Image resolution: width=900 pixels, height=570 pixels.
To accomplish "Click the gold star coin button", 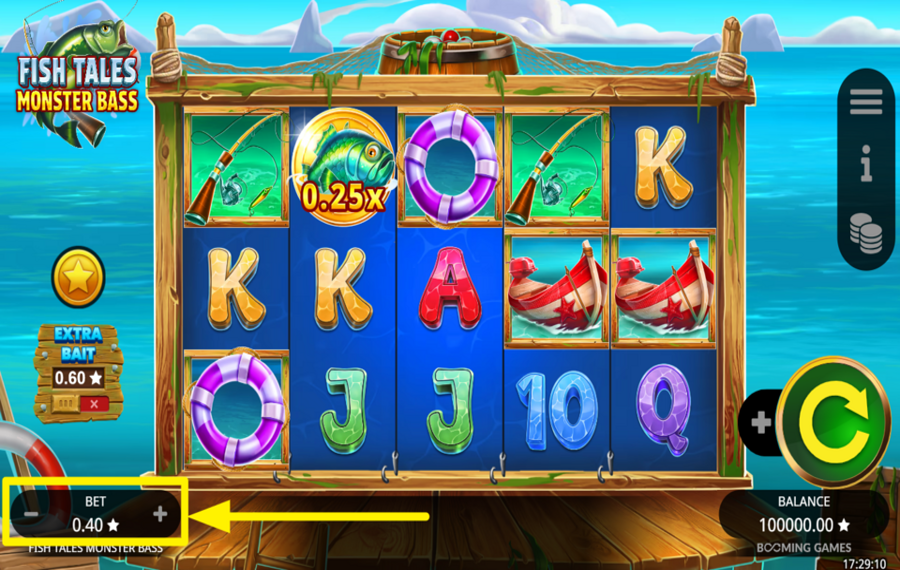I will tap(78, 278).
